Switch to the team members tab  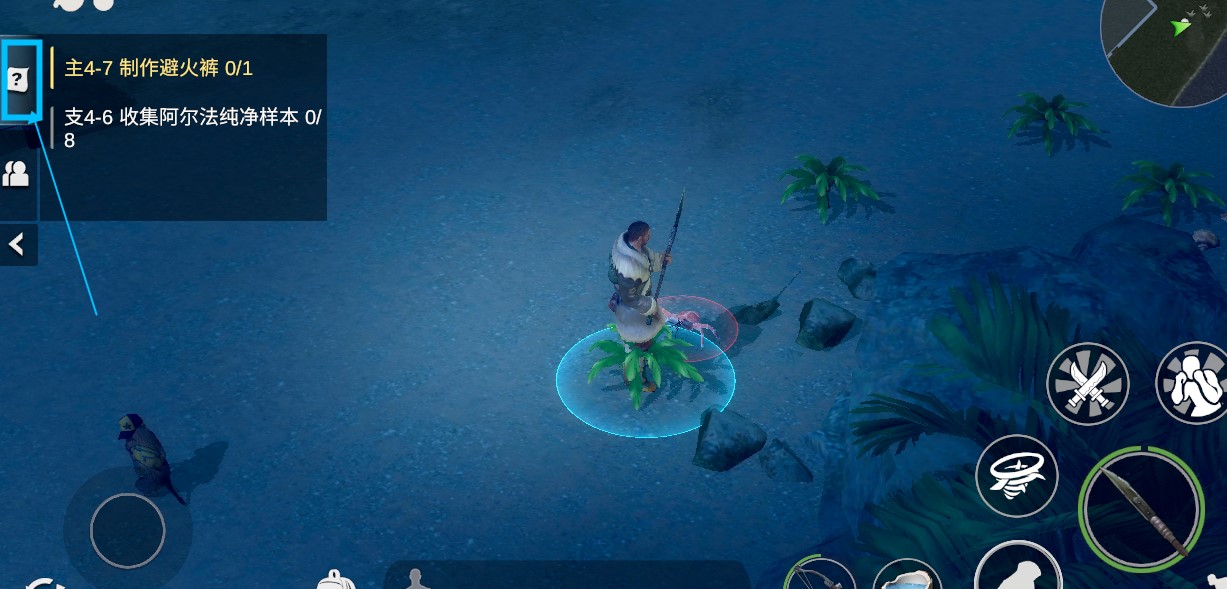click(x=17, y=175)
